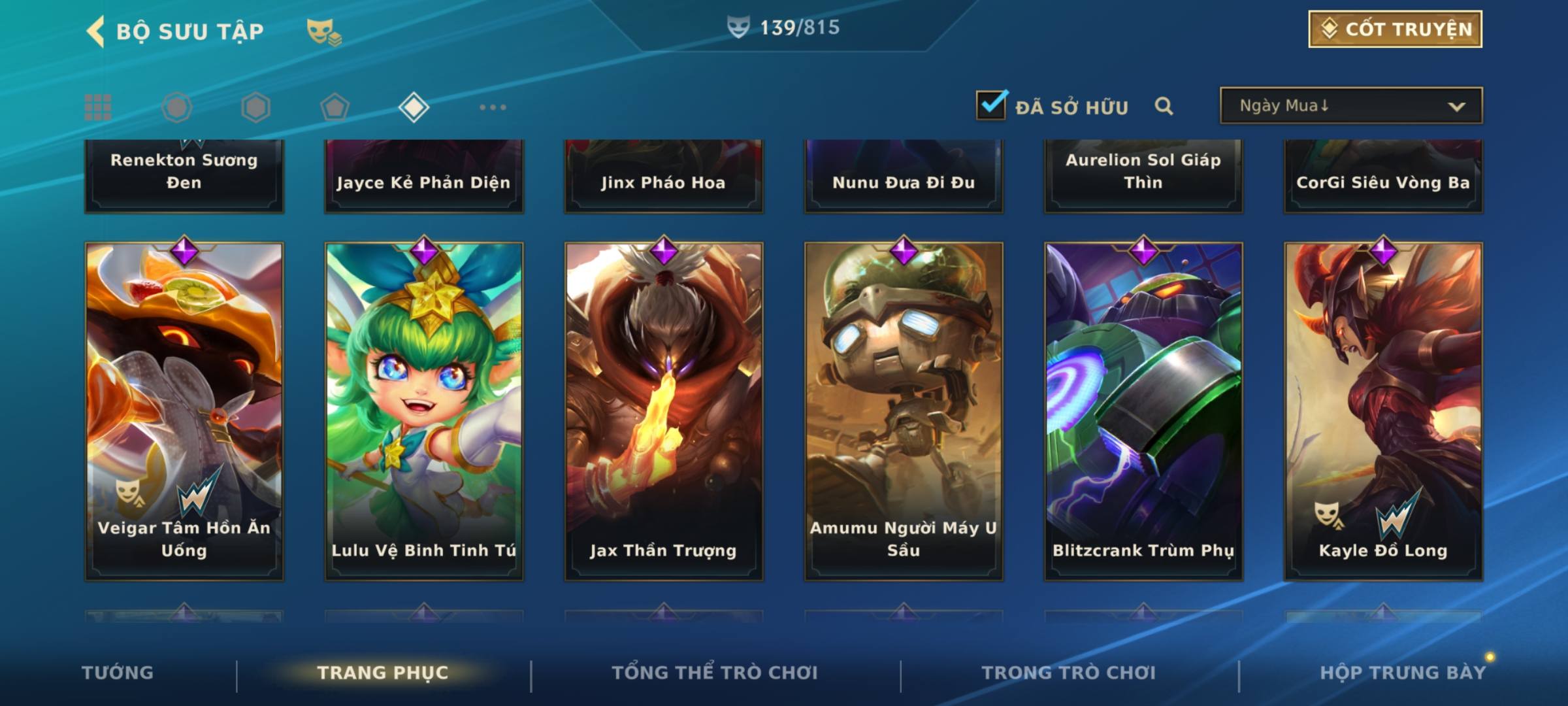Switch to the Tổng Thể Trò Chơi tab

click(x=715, y=673)
